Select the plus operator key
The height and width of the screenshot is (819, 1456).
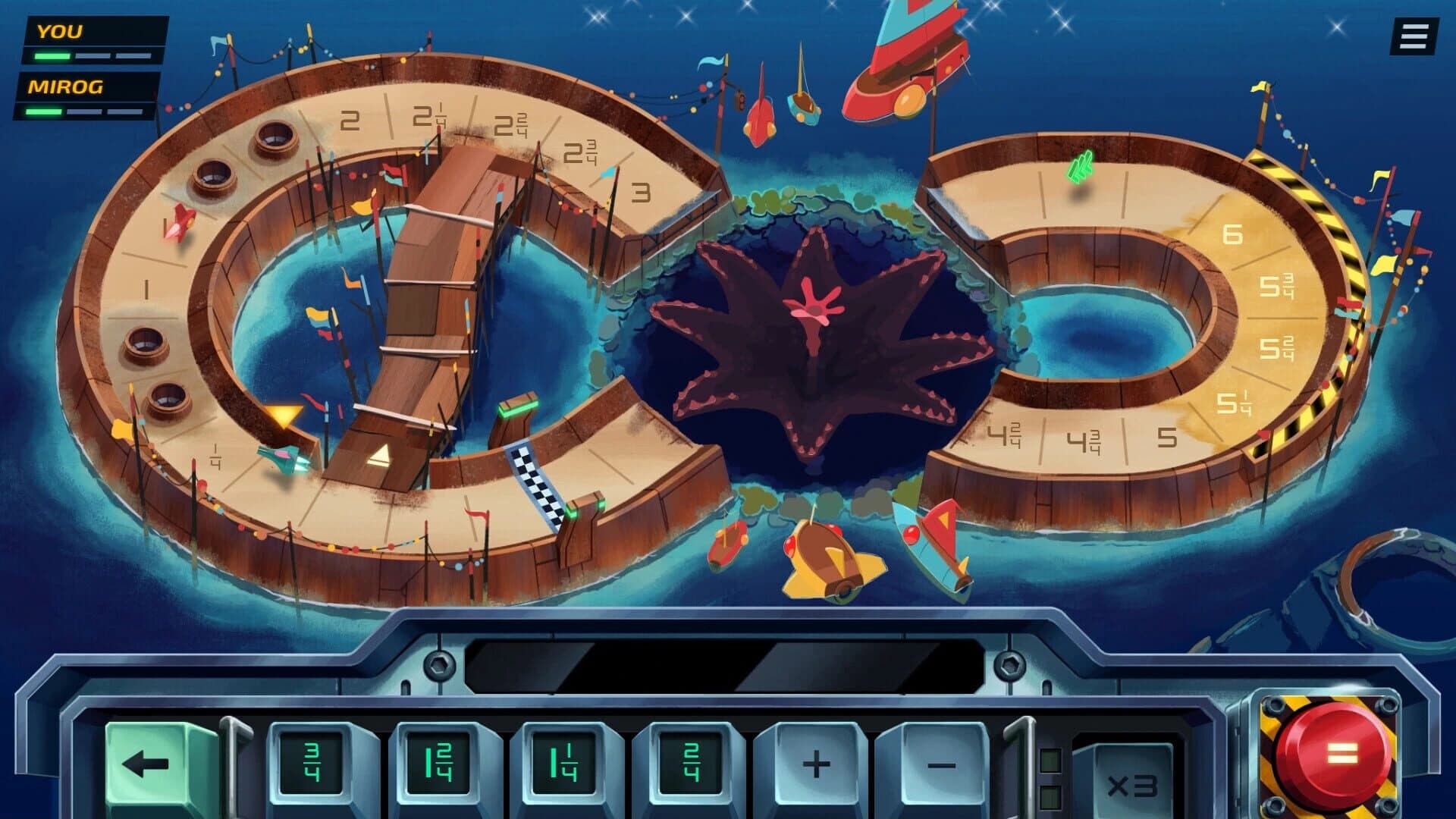(x=815, y=764)
